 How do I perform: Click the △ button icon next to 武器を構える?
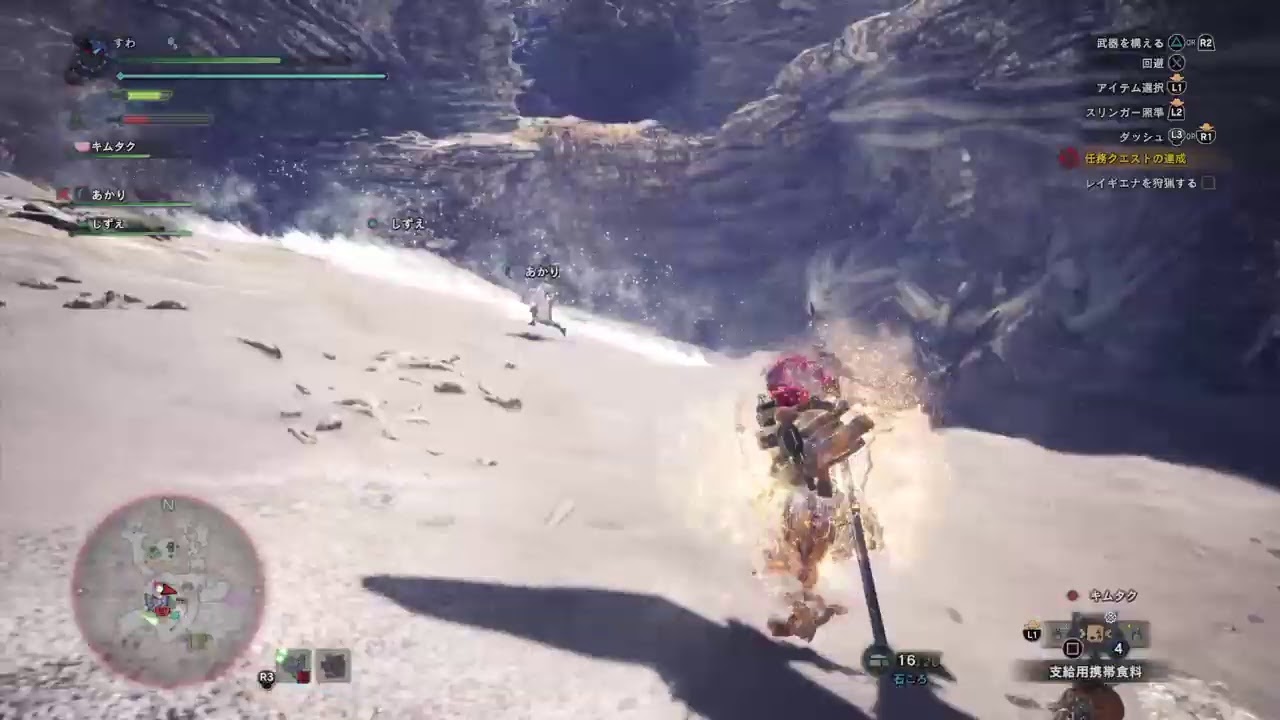pyautogui.click(x=1175, y=41)
